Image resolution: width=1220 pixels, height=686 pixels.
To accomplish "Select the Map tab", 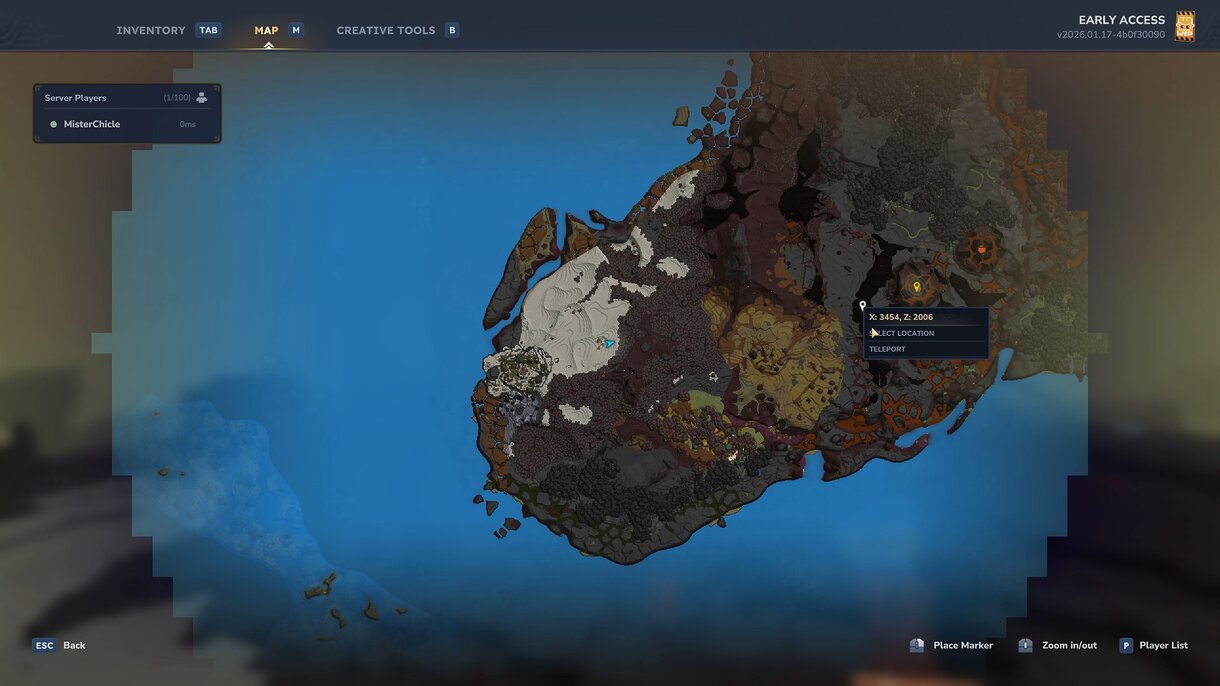I will [266, 30].
